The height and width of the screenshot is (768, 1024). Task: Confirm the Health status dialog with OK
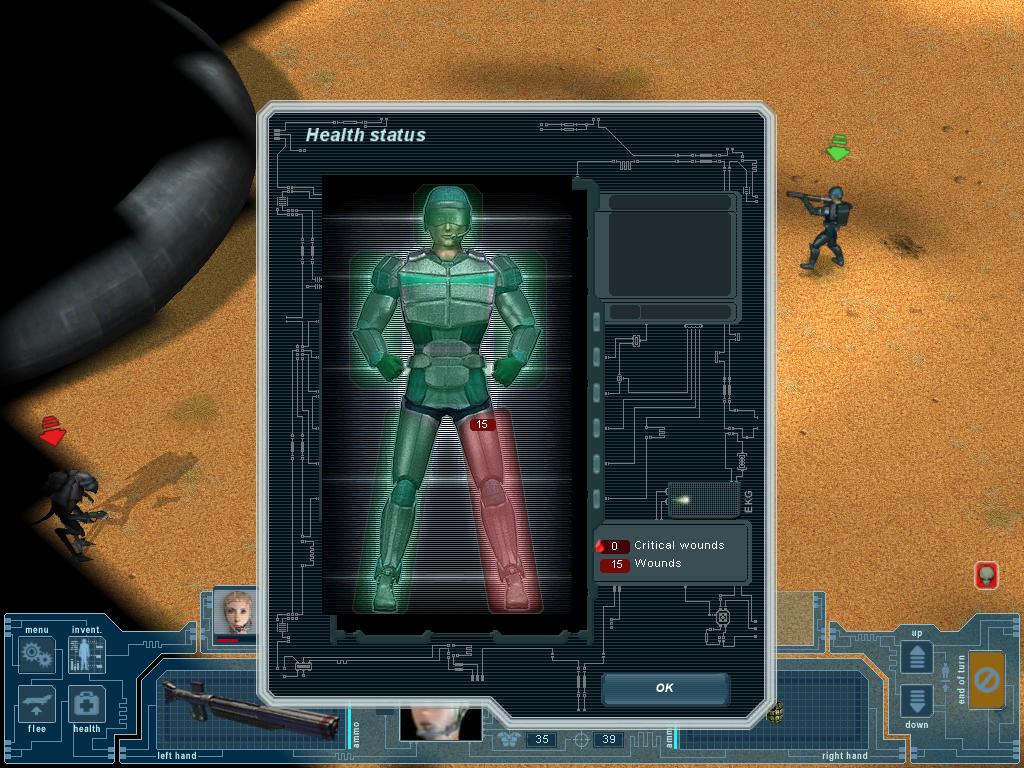(665, 688)
